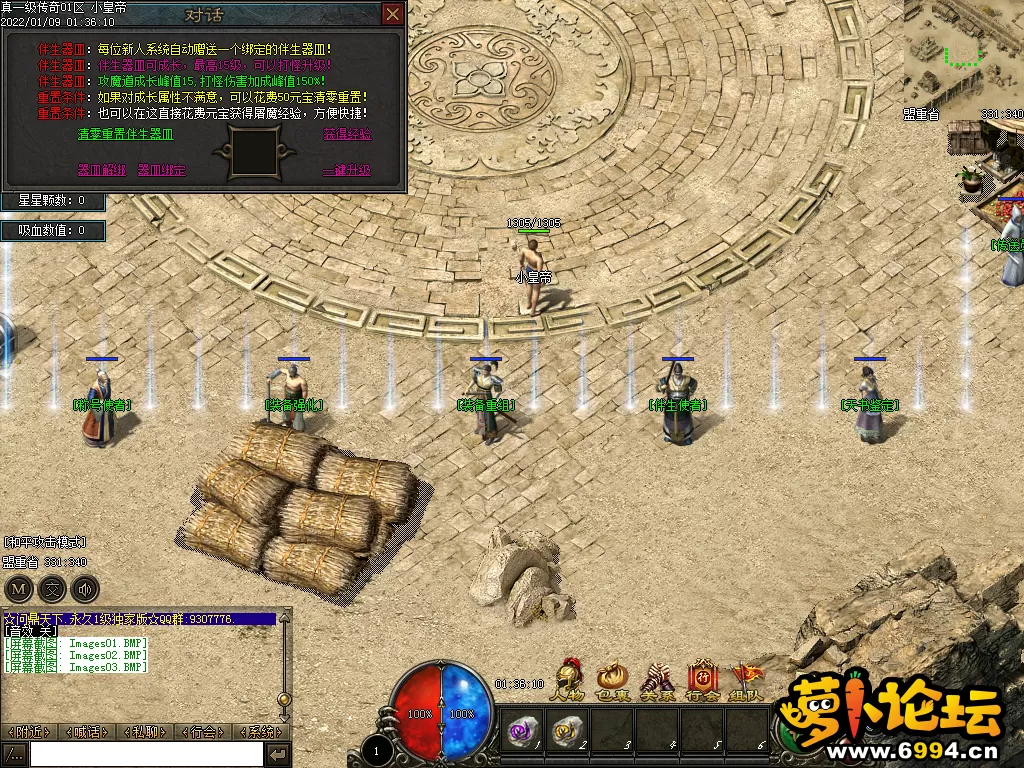Screen dimensions: 1024x768
Task: Choose the 器皿绑定 option
Action: click(161, 170)
